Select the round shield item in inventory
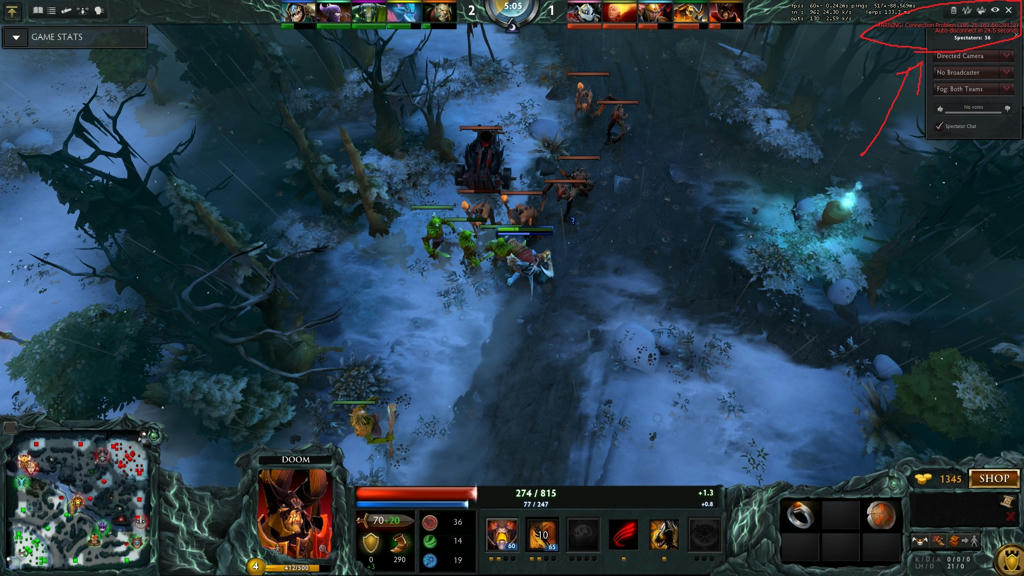Screen dimensions: 1024x576 click(880, 515)
